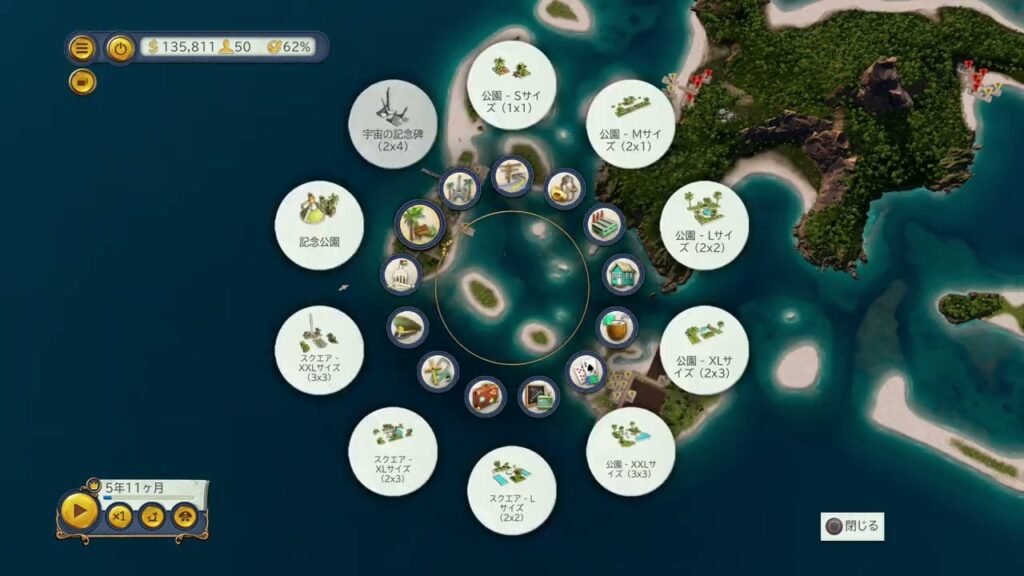Open the hamburger main menu button
This screenshot has height=576, width=1024.
coord(82,47)
